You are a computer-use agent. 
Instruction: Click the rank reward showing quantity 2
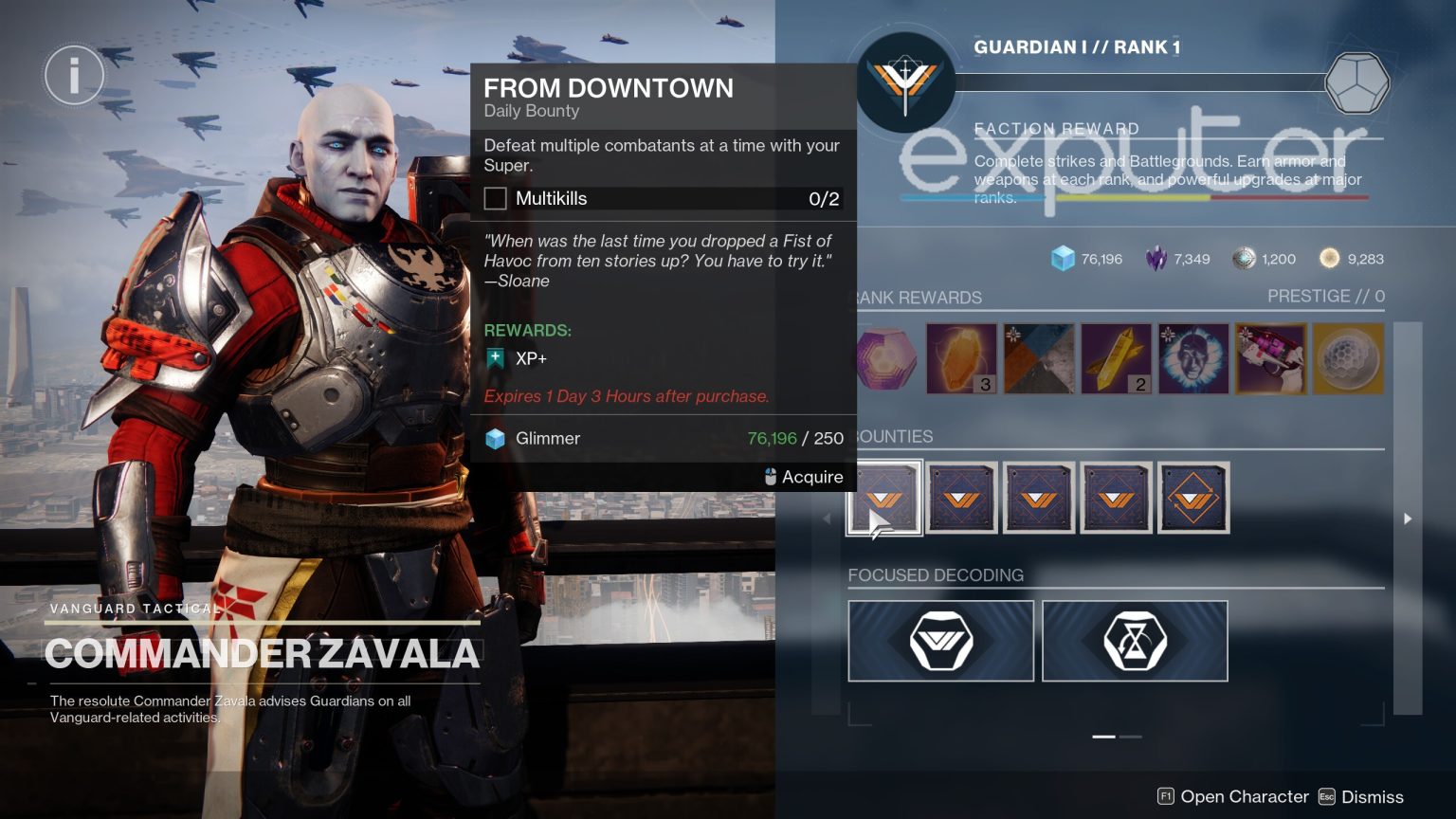click(1116, 358)
